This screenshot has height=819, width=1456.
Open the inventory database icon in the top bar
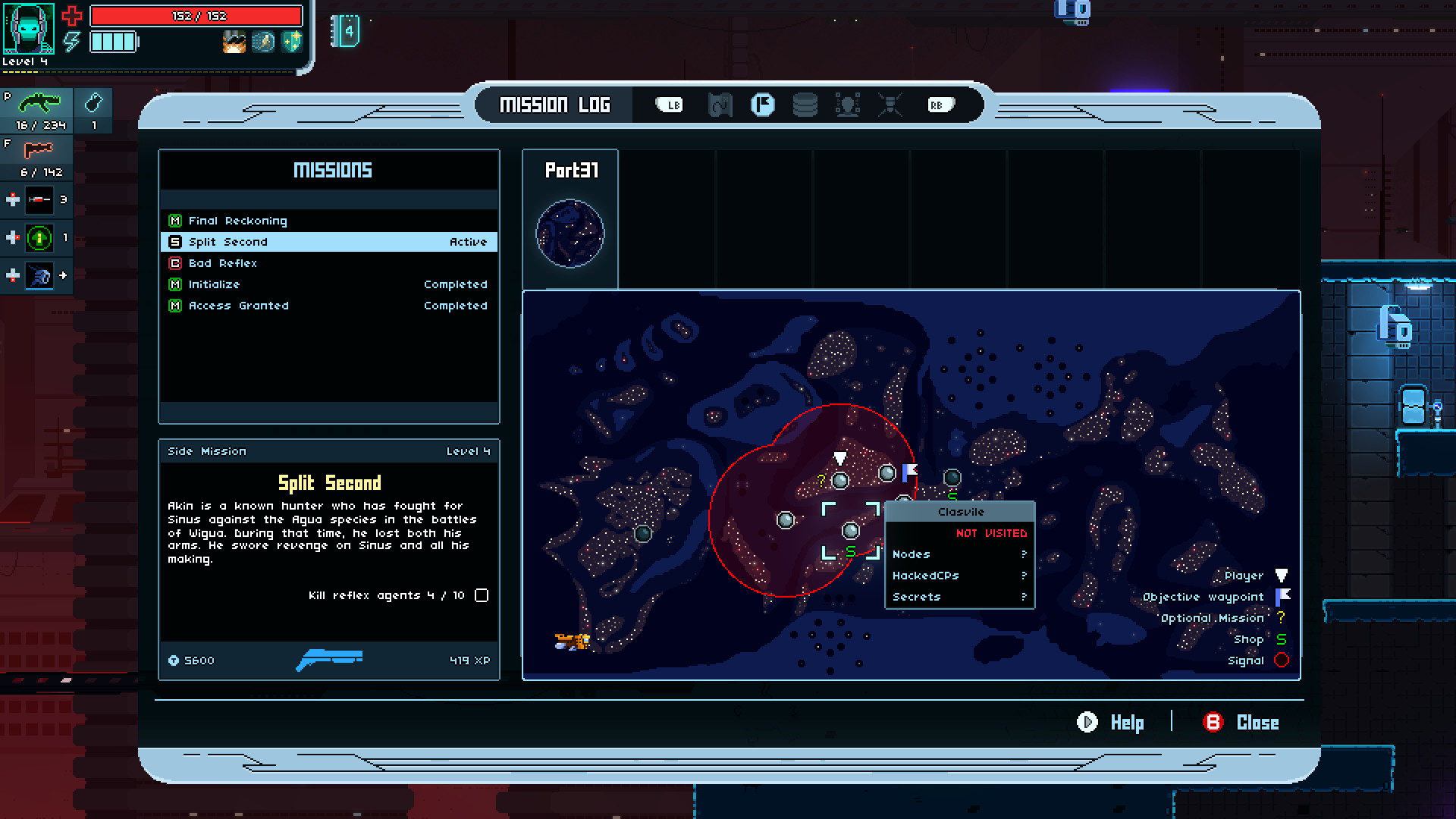(805, 105)
